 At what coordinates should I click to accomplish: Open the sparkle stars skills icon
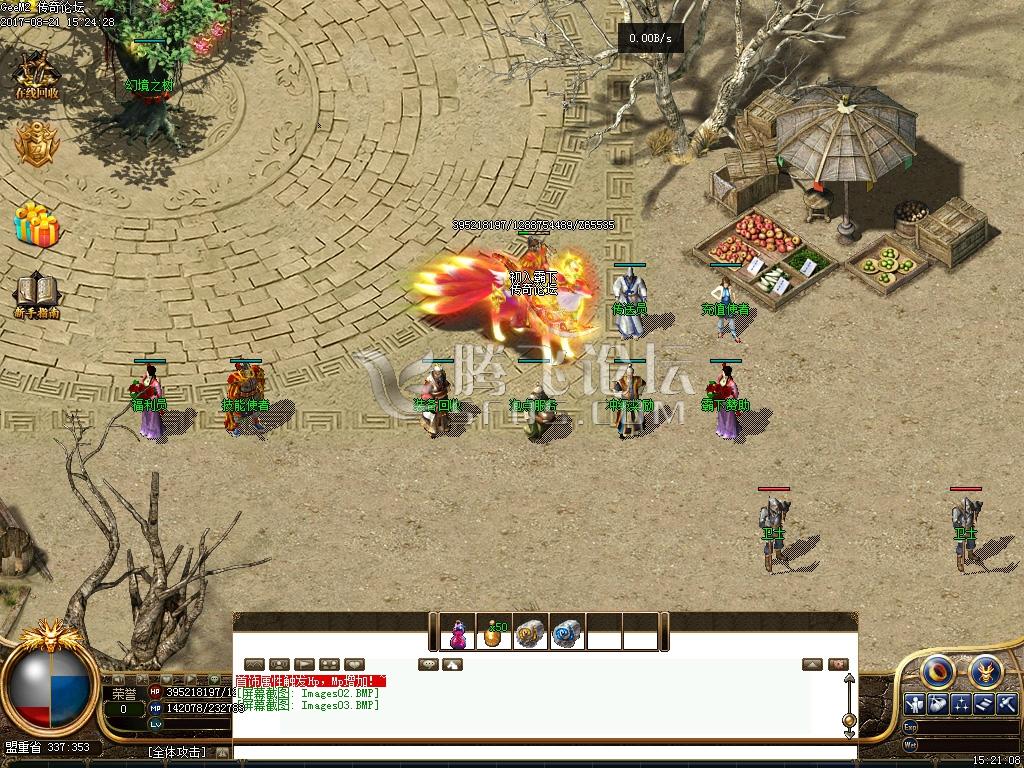[960, 704]
